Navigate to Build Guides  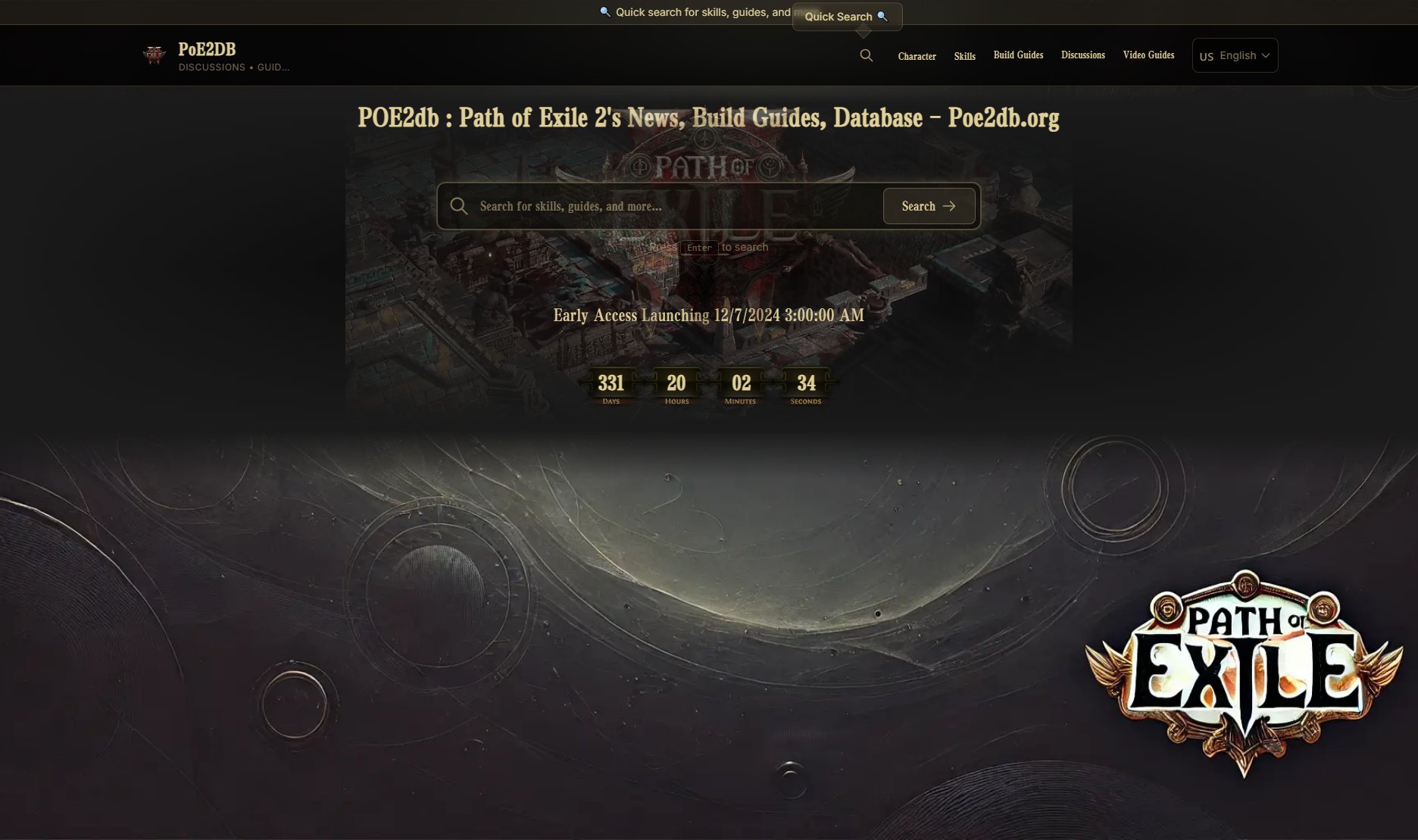1018,55
